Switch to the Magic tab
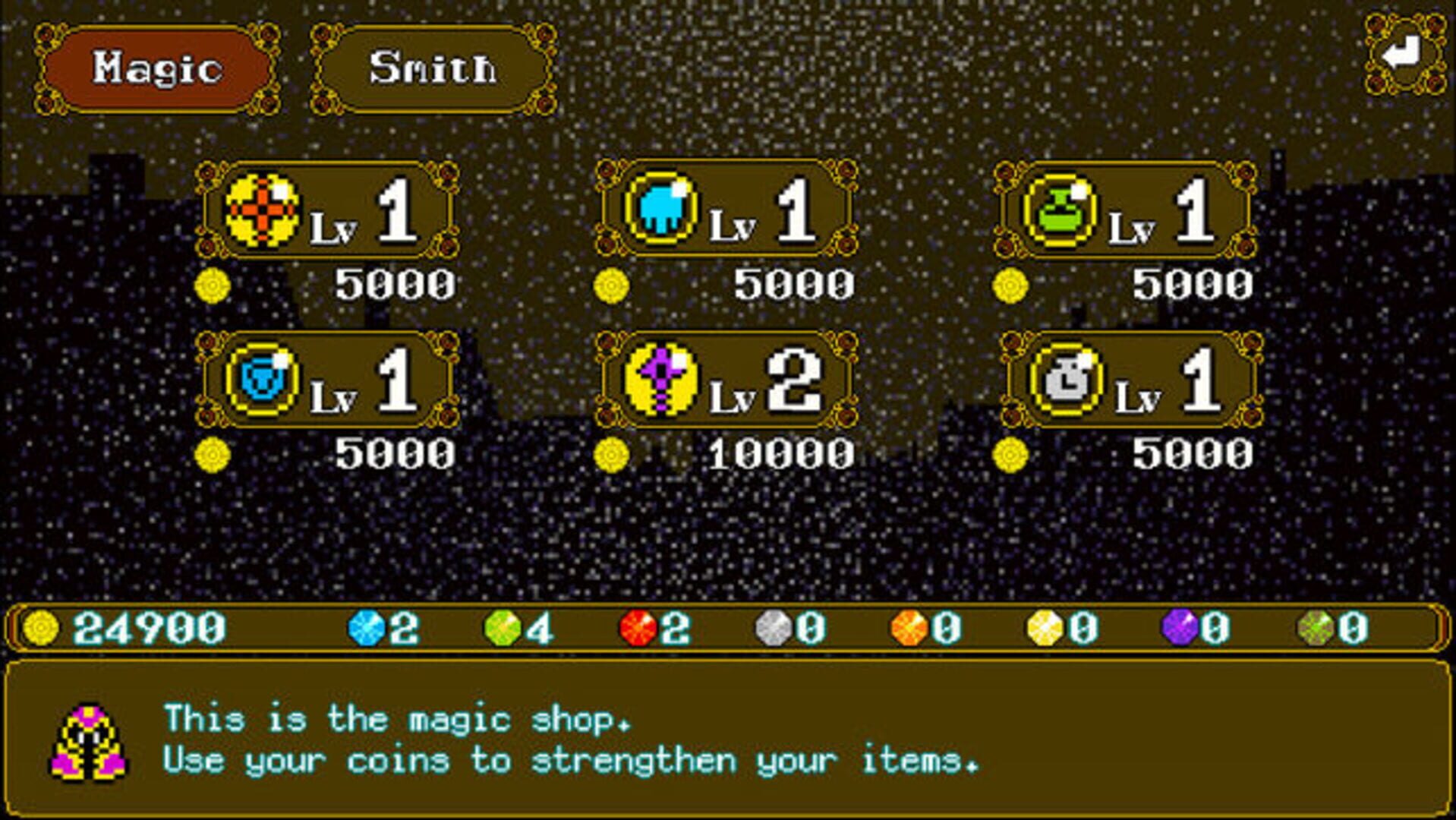 pos(157,69)
